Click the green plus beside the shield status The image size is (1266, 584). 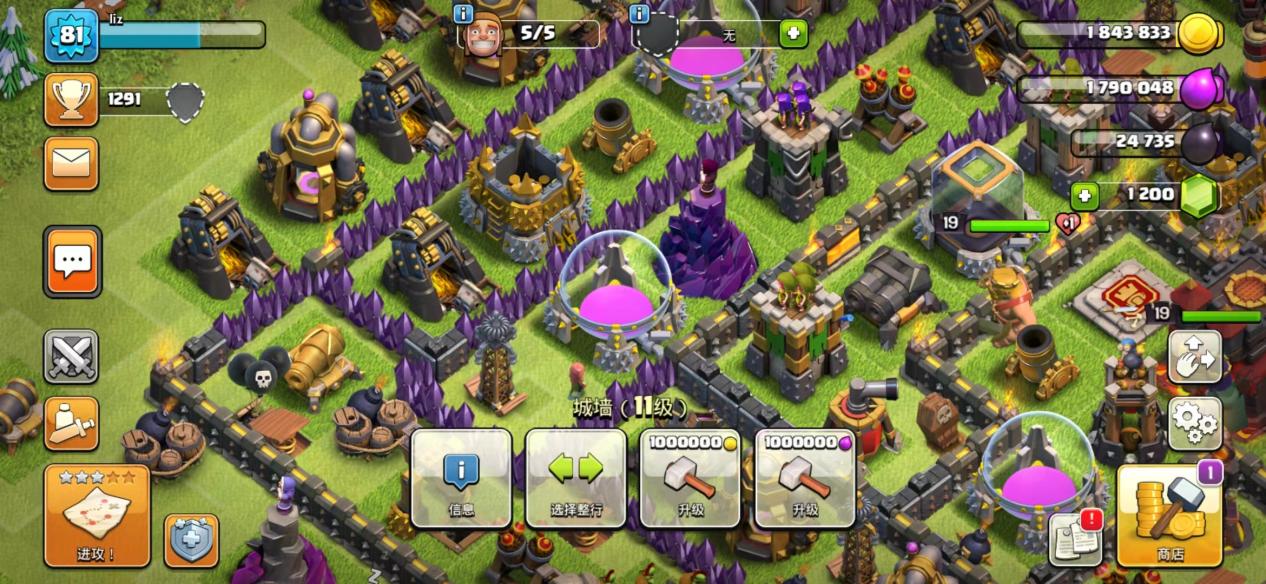point(793,34)
